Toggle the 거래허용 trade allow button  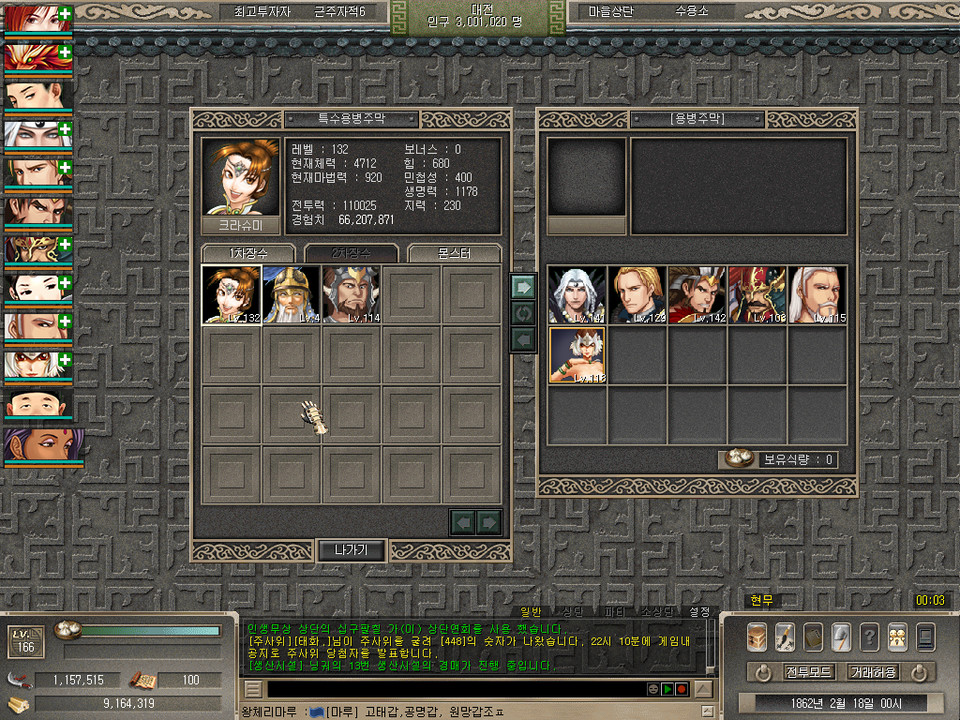tap(875, 671)
